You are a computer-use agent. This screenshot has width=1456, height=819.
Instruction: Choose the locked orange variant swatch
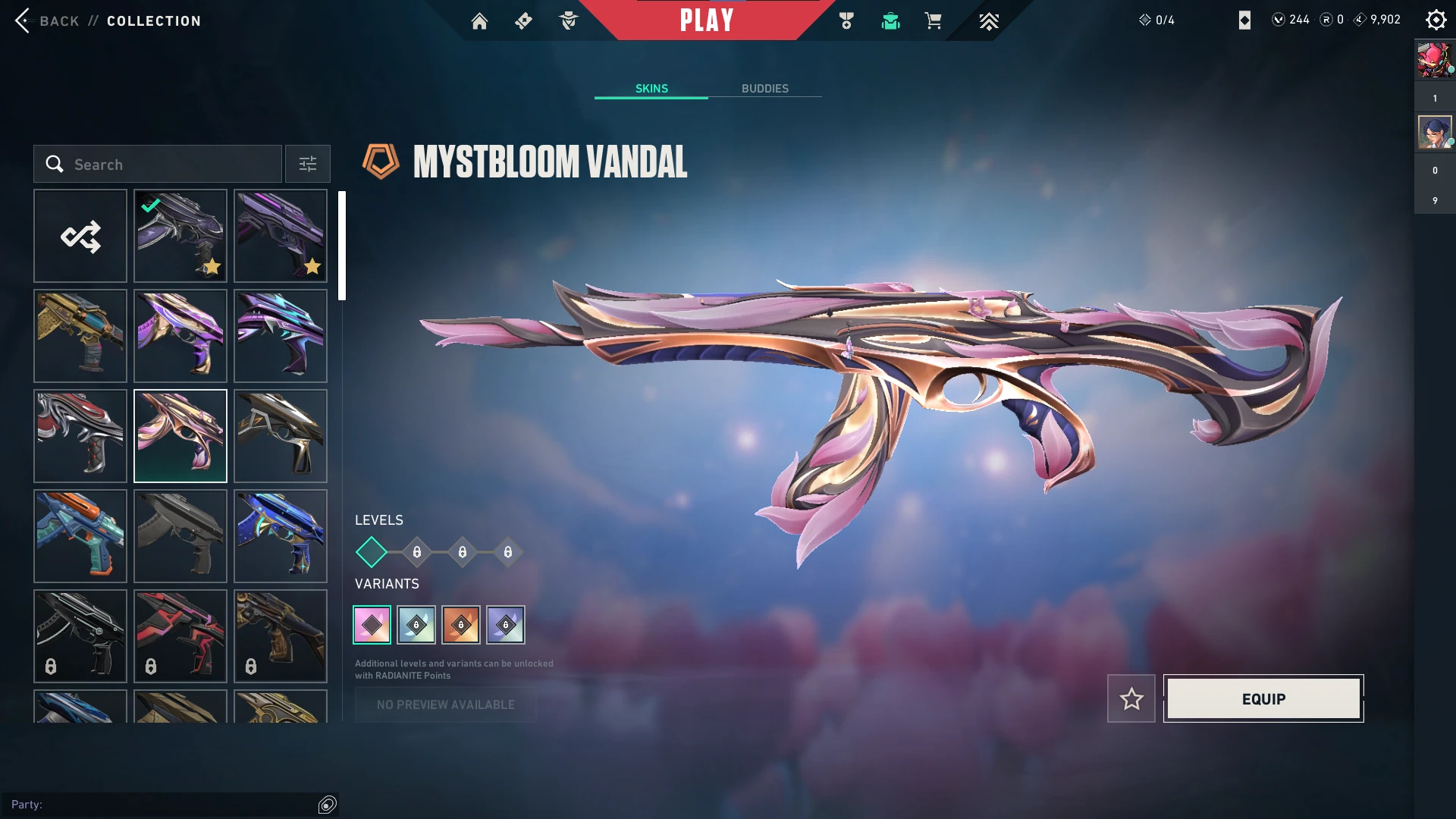click(x=461, y=625)
